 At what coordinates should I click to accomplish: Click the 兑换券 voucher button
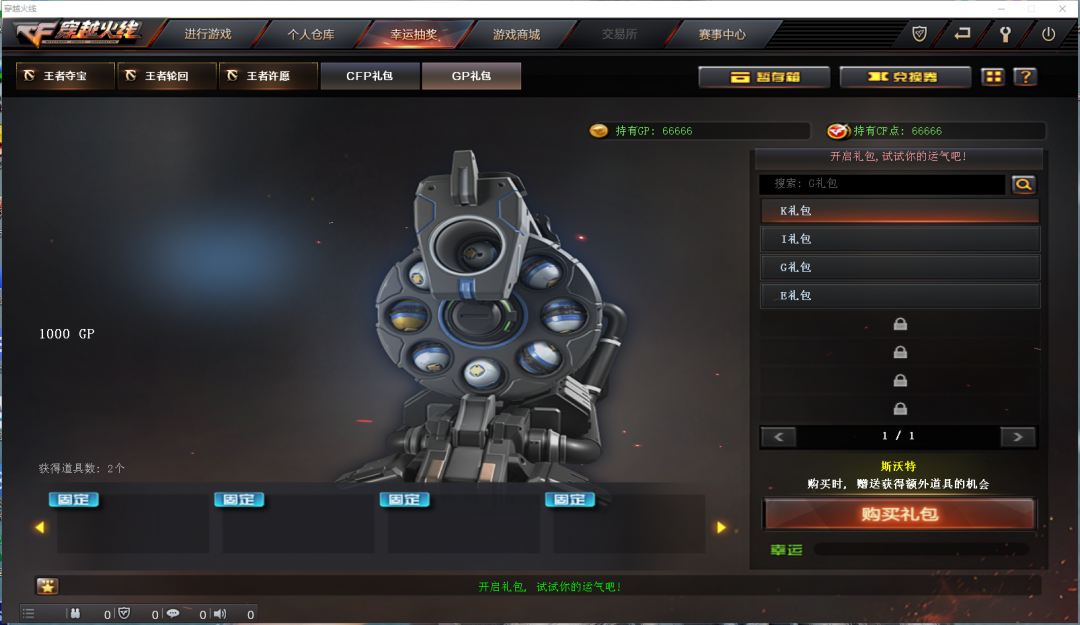905,77
